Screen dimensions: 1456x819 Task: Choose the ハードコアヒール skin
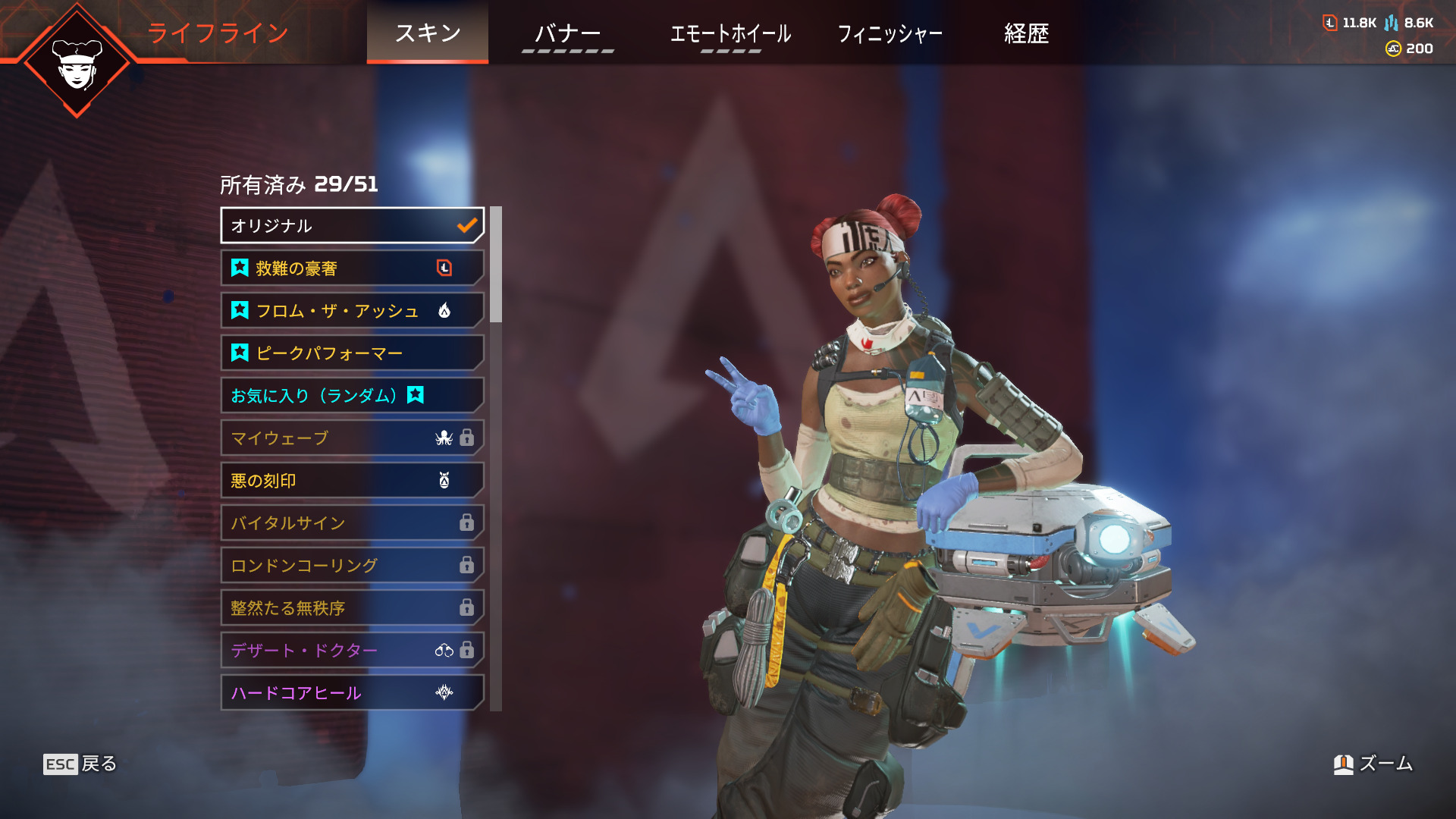(352, 692)
